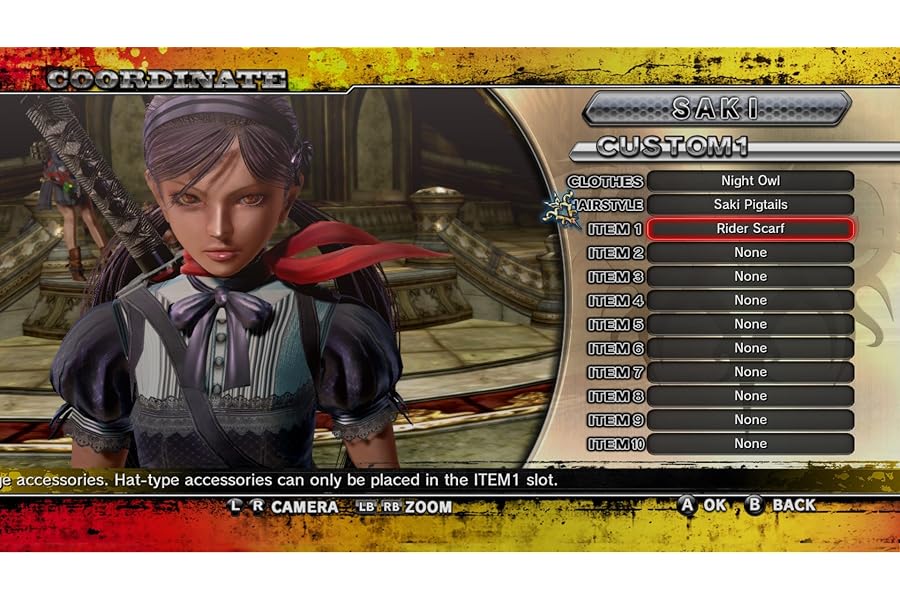Click the SAKI character name banner
Viewport: 900px width, 600px height.
(x=716, y=108)
